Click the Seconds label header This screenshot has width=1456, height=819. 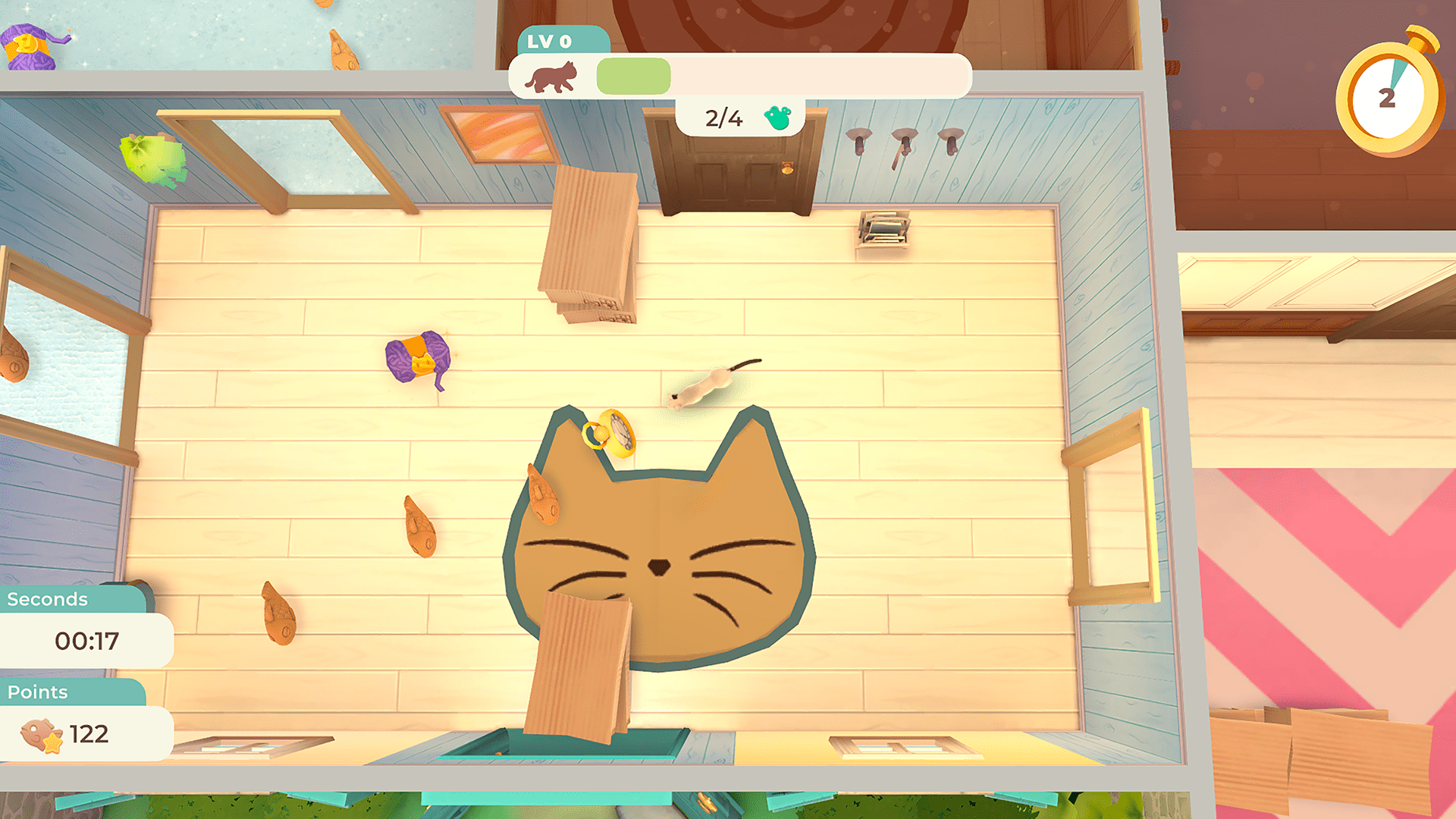[x=48, y=599]
